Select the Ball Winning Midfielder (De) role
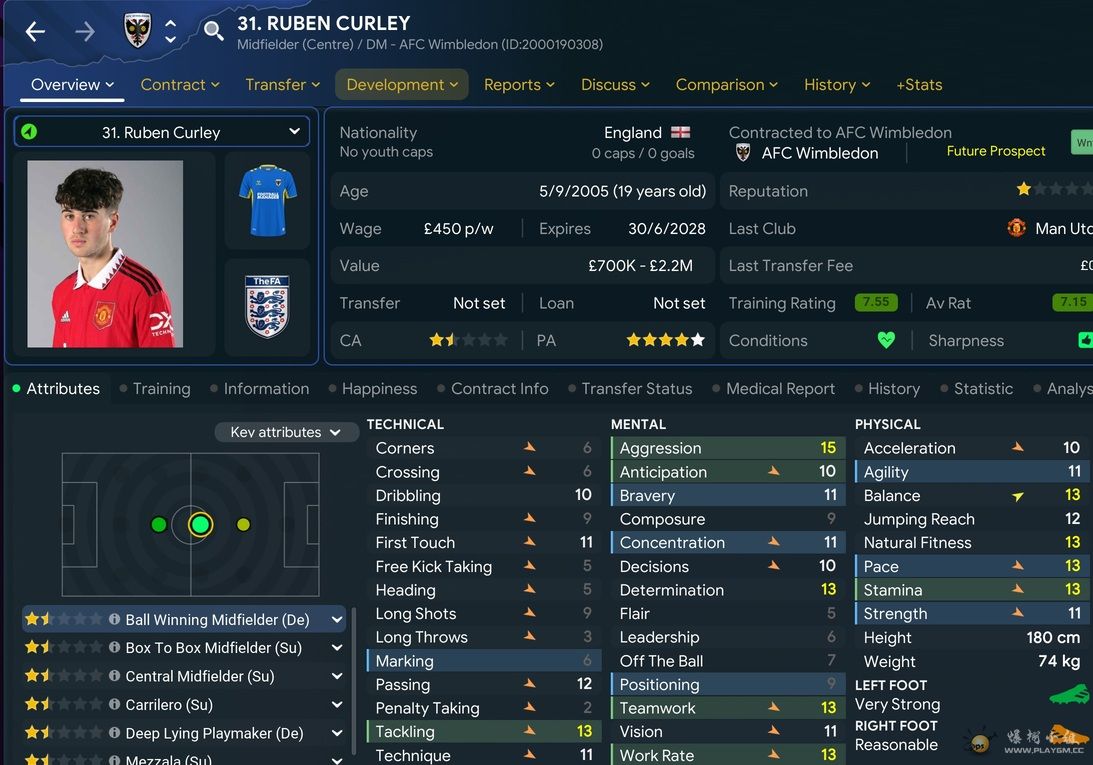The height and width of the screenshot is (765, 1093). point(217,620)
